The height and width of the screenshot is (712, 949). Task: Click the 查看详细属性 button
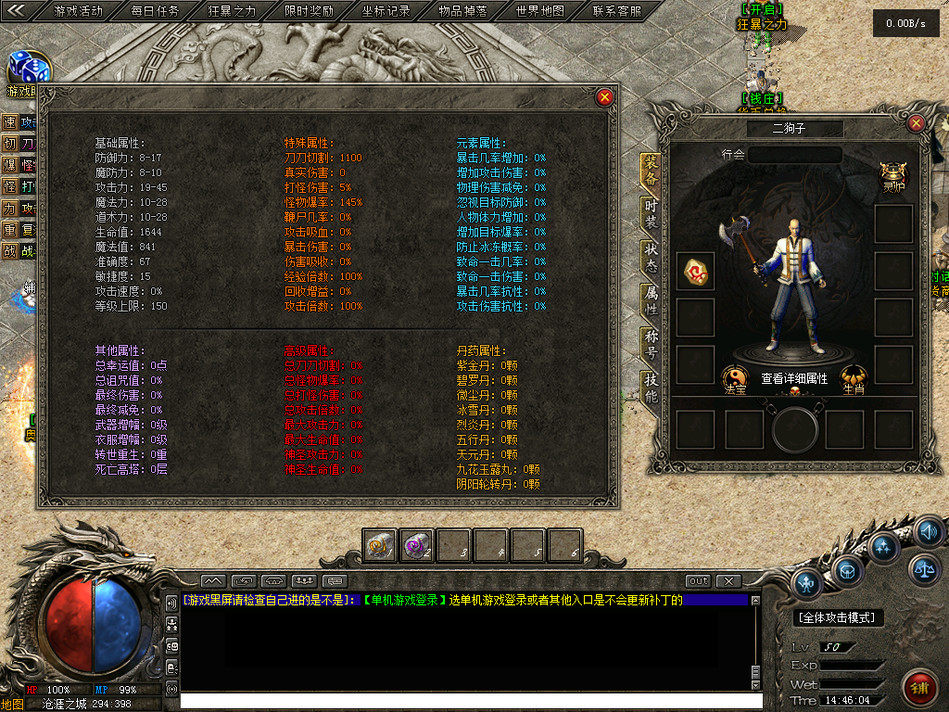tap(794, 378)
